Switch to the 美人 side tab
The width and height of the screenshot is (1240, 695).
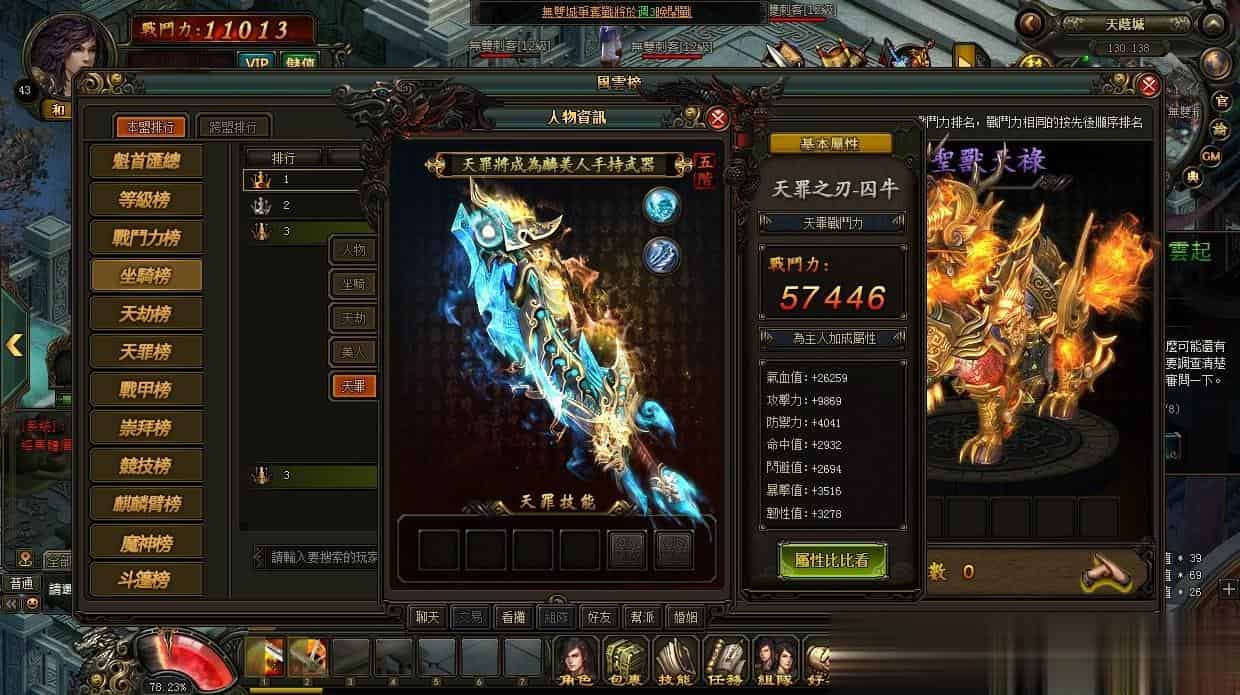354,351
